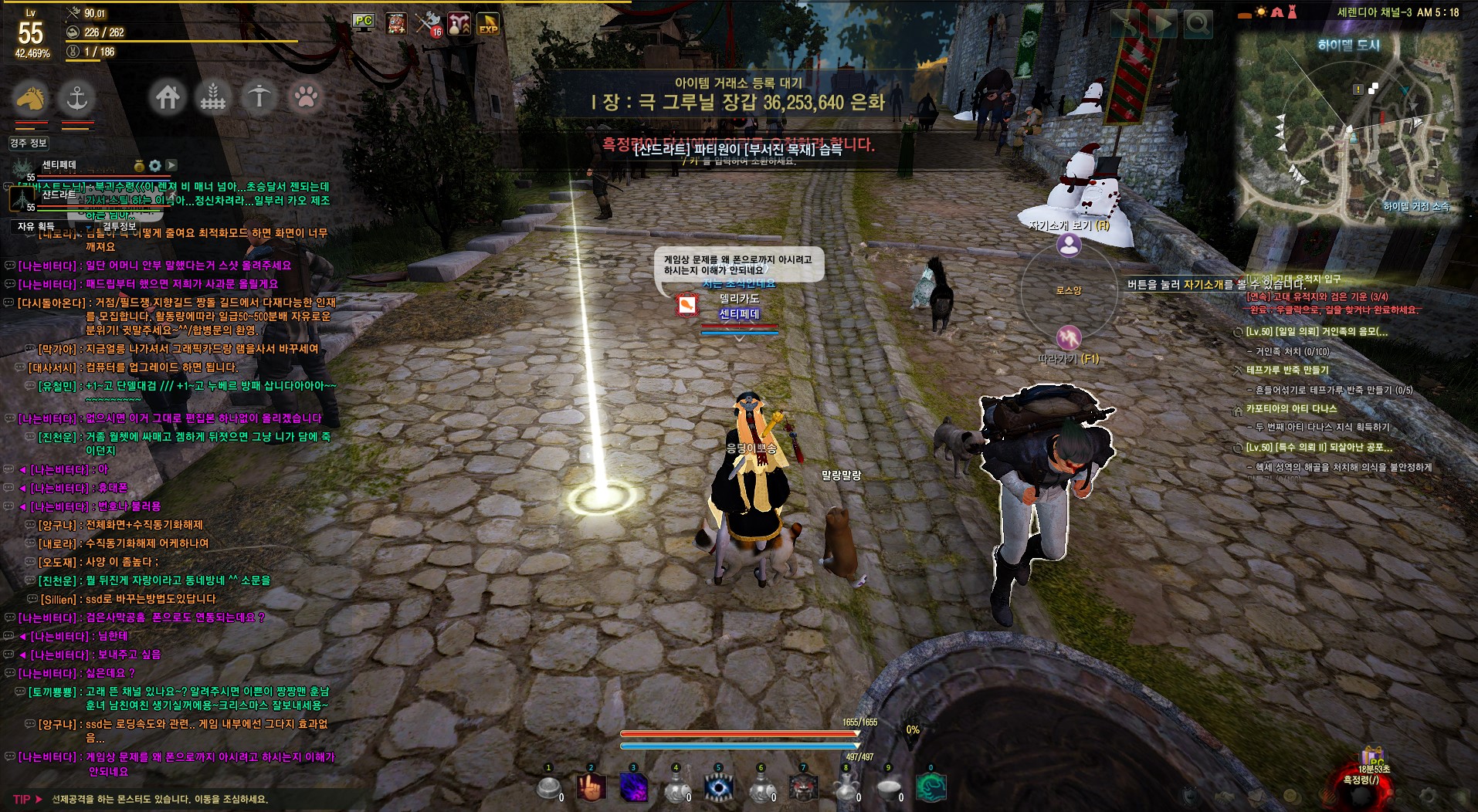Open the house residence icon

click(168, 97)
